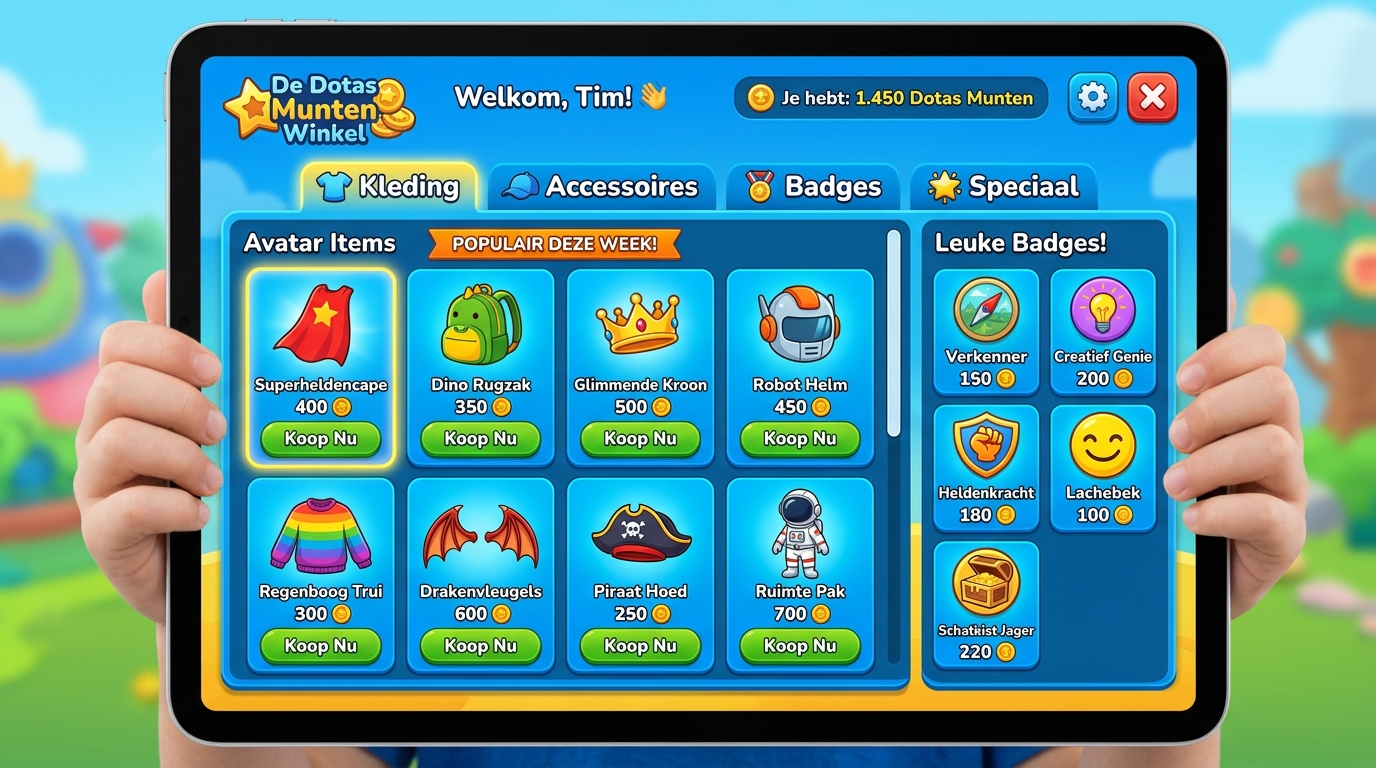
Task: Buy the Superheldencape with Koop Nu
Action: [x=320, y=439]
